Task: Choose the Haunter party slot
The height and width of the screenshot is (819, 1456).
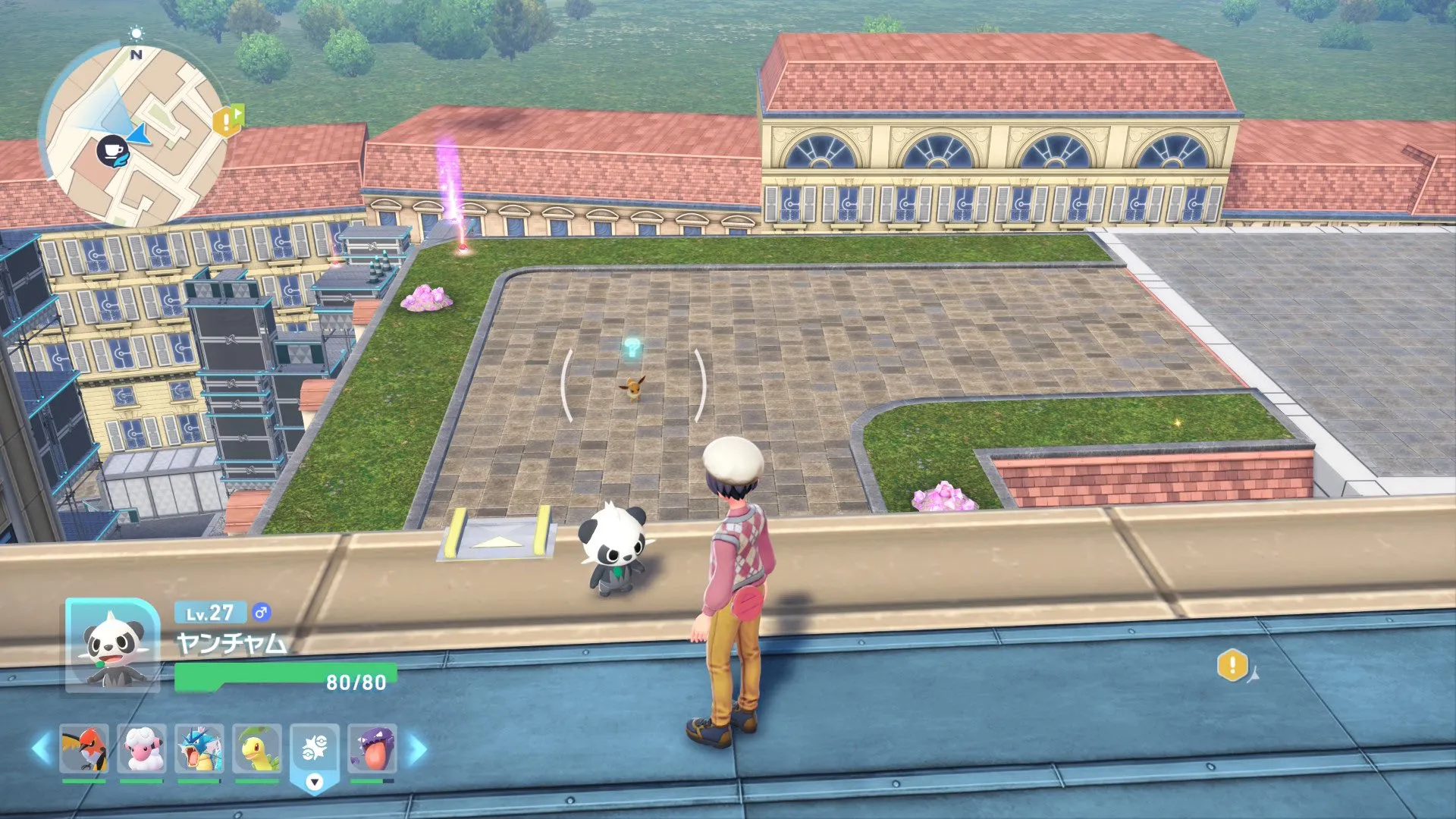Action: click(x=372, y=748)
